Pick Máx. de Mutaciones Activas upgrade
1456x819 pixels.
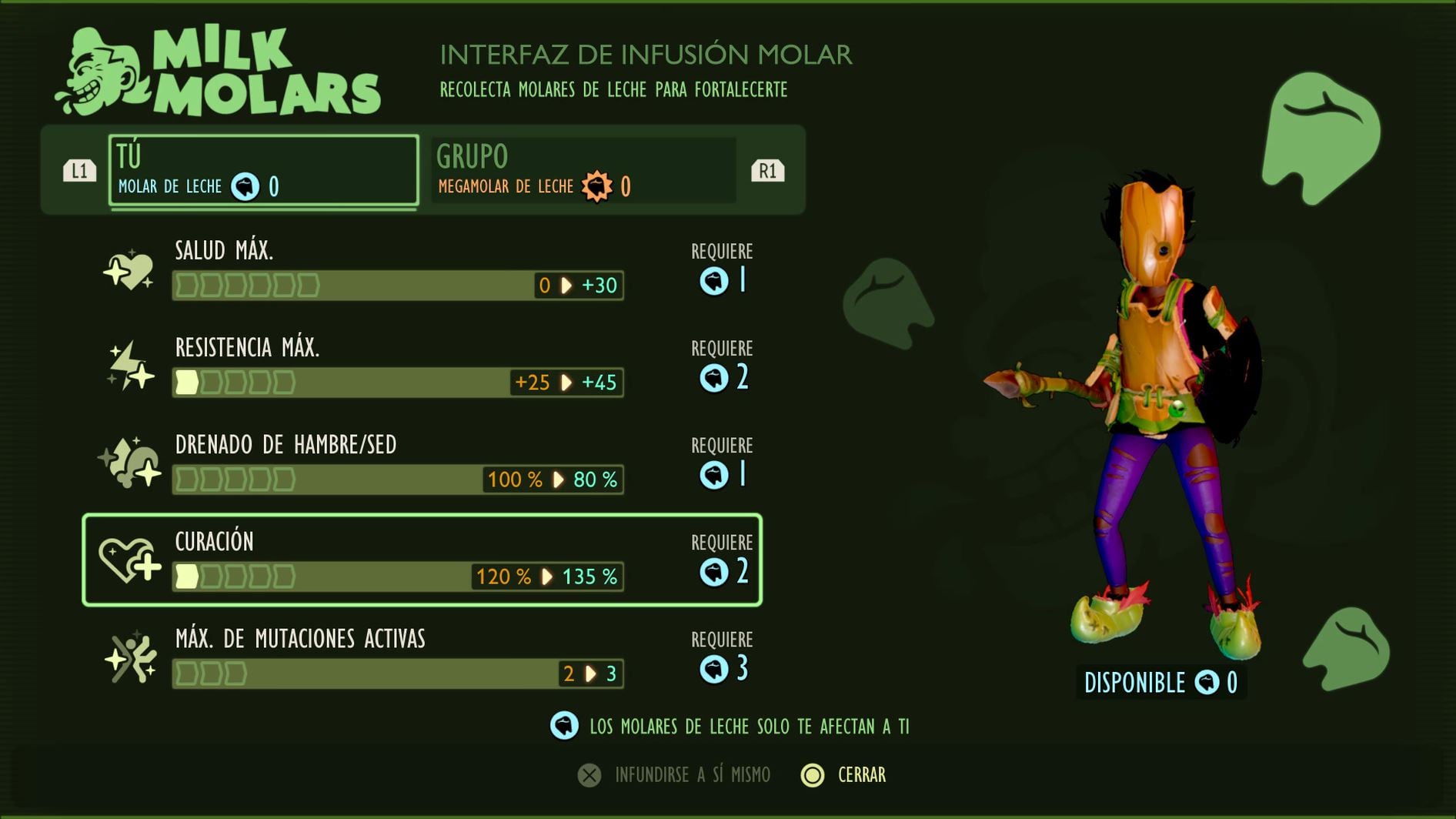(422, 657)
